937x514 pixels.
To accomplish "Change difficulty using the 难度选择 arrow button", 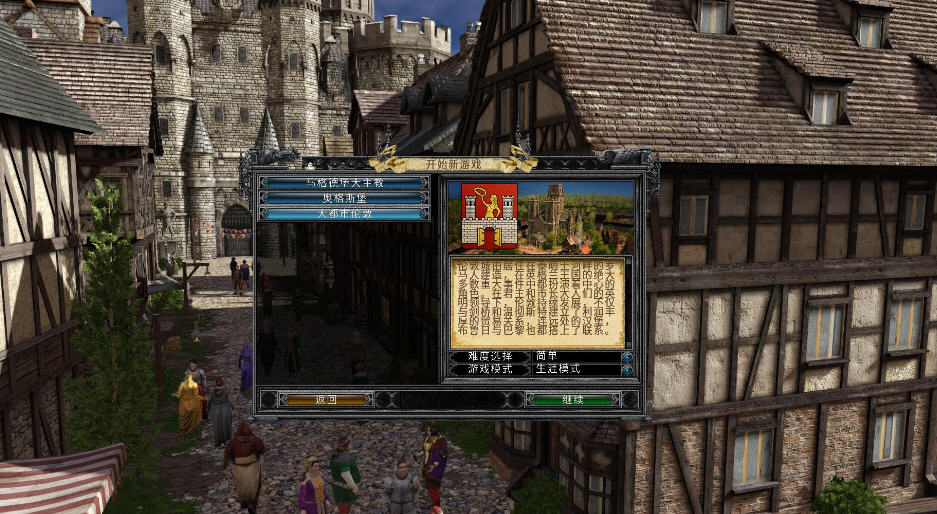I will [627, 356].
